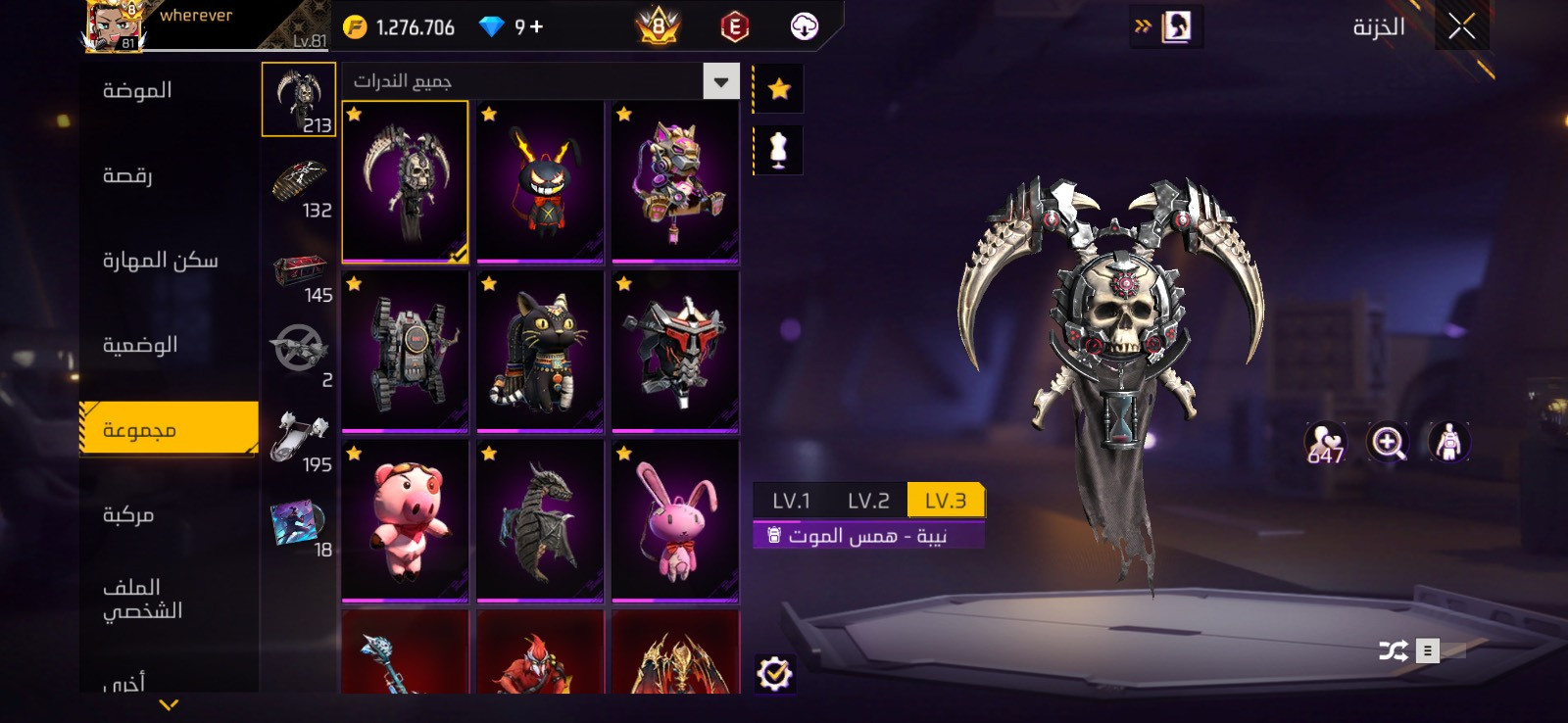Open the رقصة category
The image size is (1568, 723).
tap(127, 176)
